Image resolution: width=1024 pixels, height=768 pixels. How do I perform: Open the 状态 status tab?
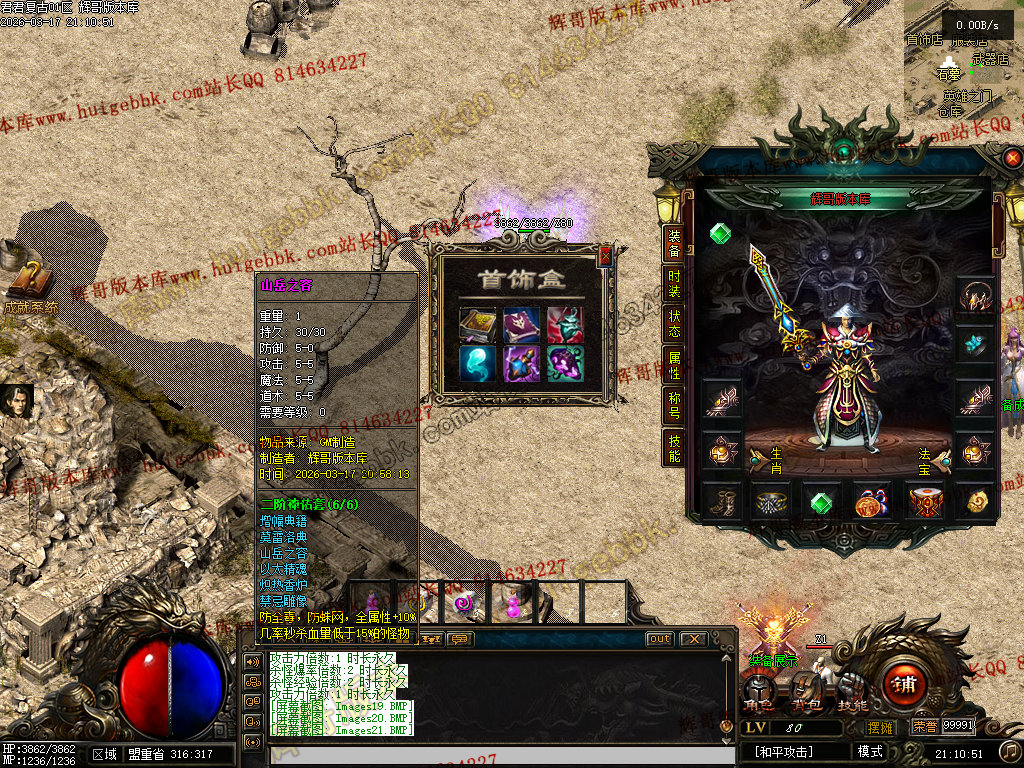[x=675, y=325]
